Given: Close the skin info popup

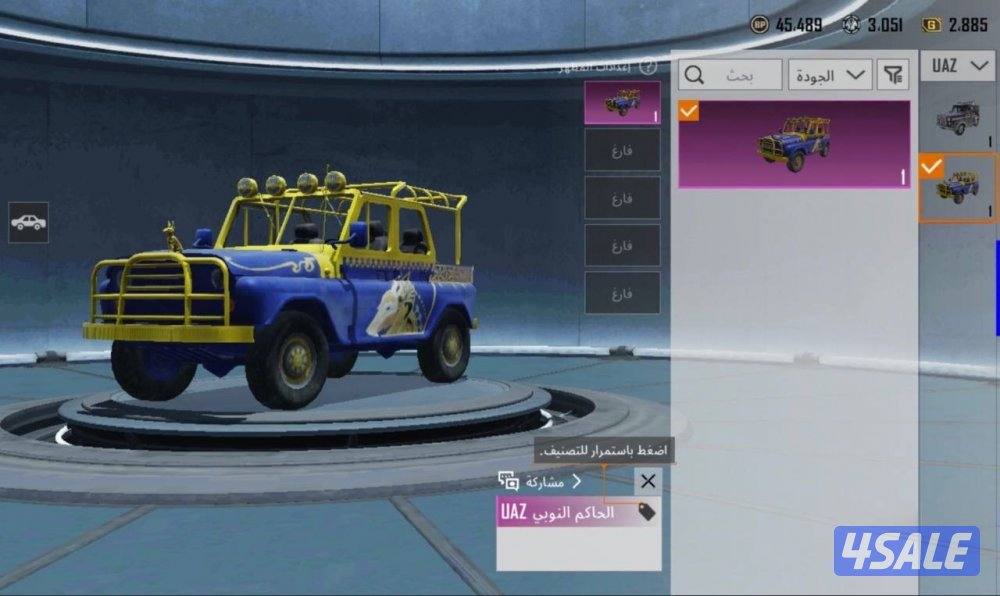Looking at the screenshot, I should [648, 481].
